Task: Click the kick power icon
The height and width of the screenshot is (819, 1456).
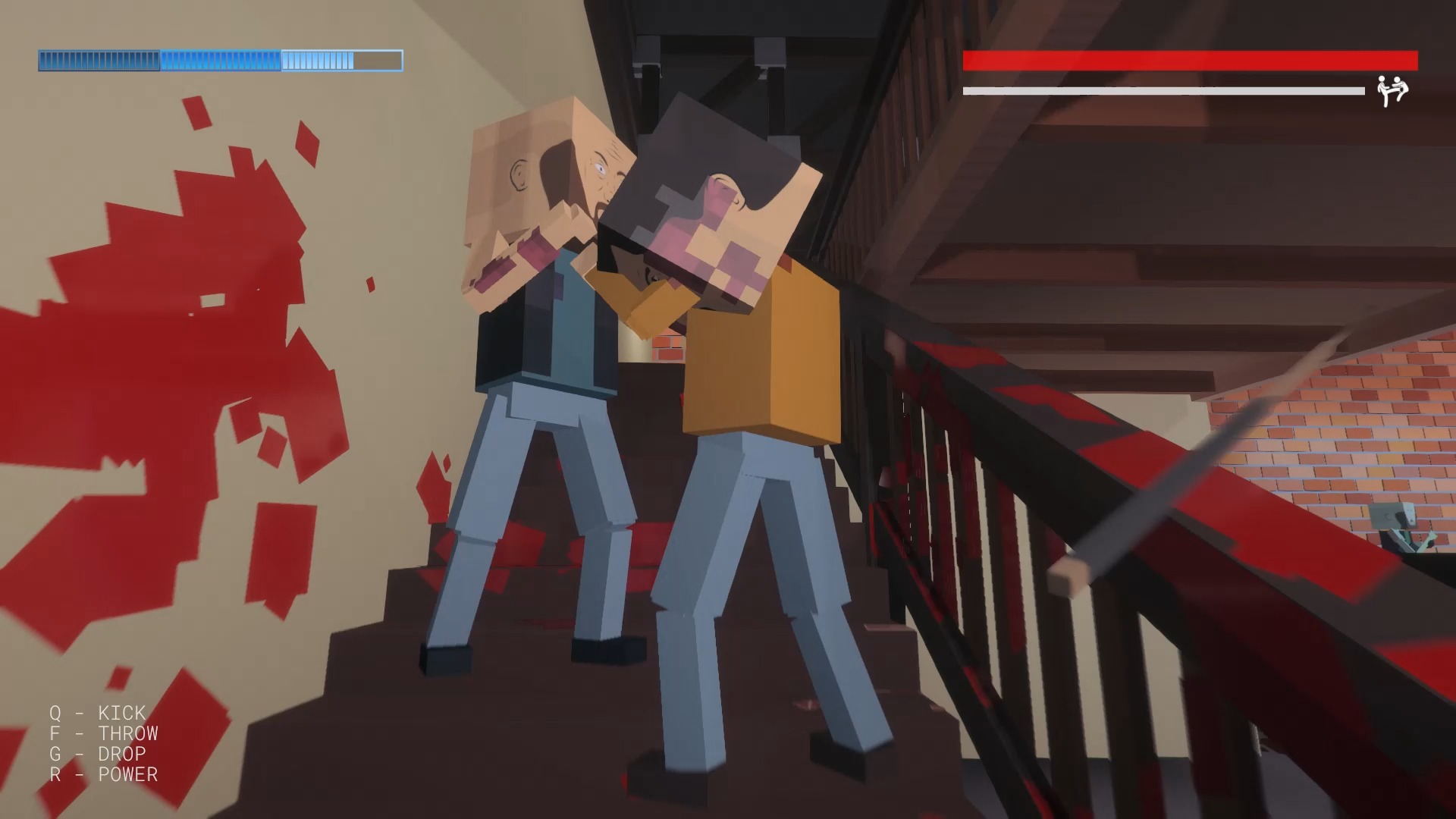Action: click(x=1392, y=91)
